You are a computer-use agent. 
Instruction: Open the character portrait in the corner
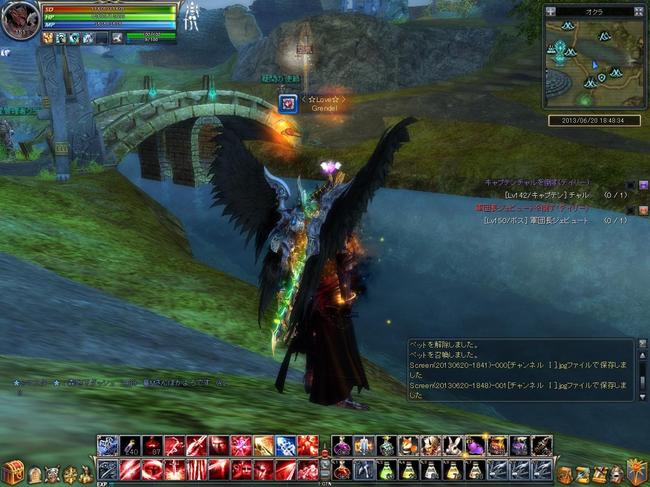click(20, 20)
